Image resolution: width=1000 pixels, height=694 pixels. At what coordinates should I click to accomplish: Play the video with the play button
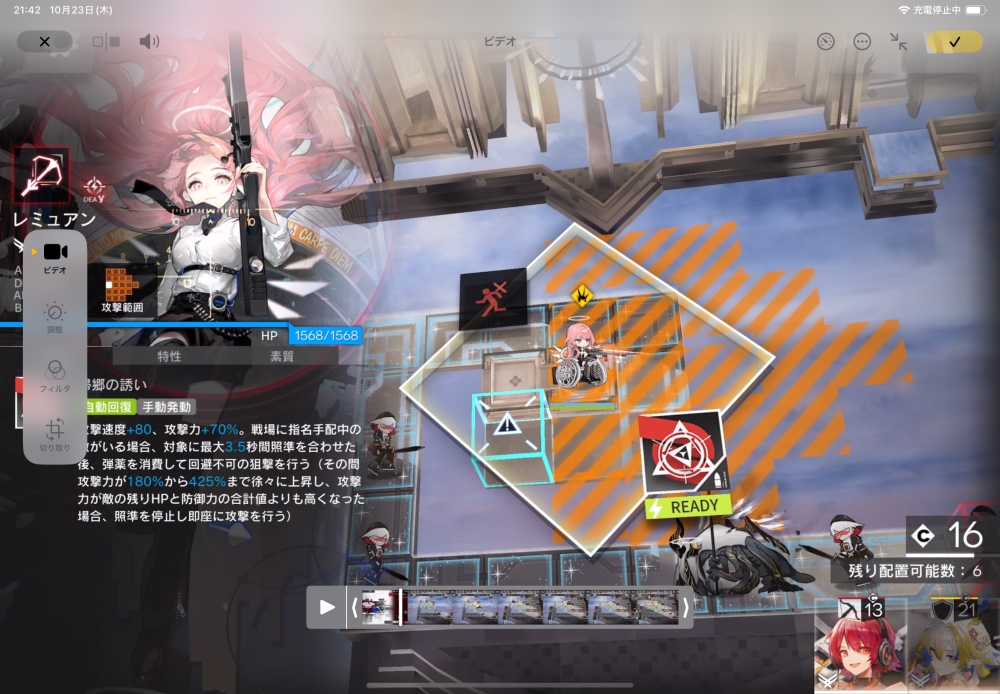[x=327, y=607]
